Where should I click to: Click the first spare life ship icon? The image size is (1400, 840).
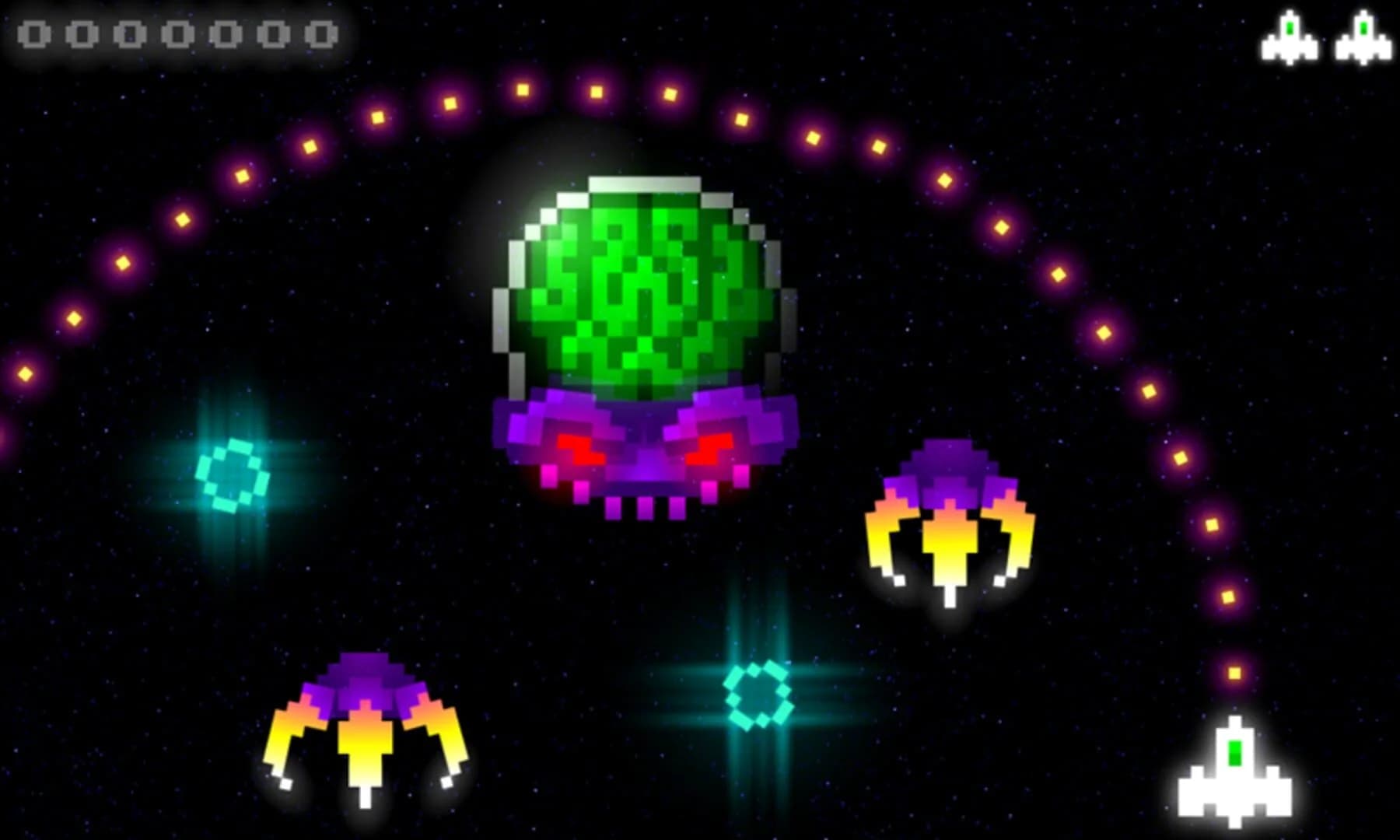1291,35
